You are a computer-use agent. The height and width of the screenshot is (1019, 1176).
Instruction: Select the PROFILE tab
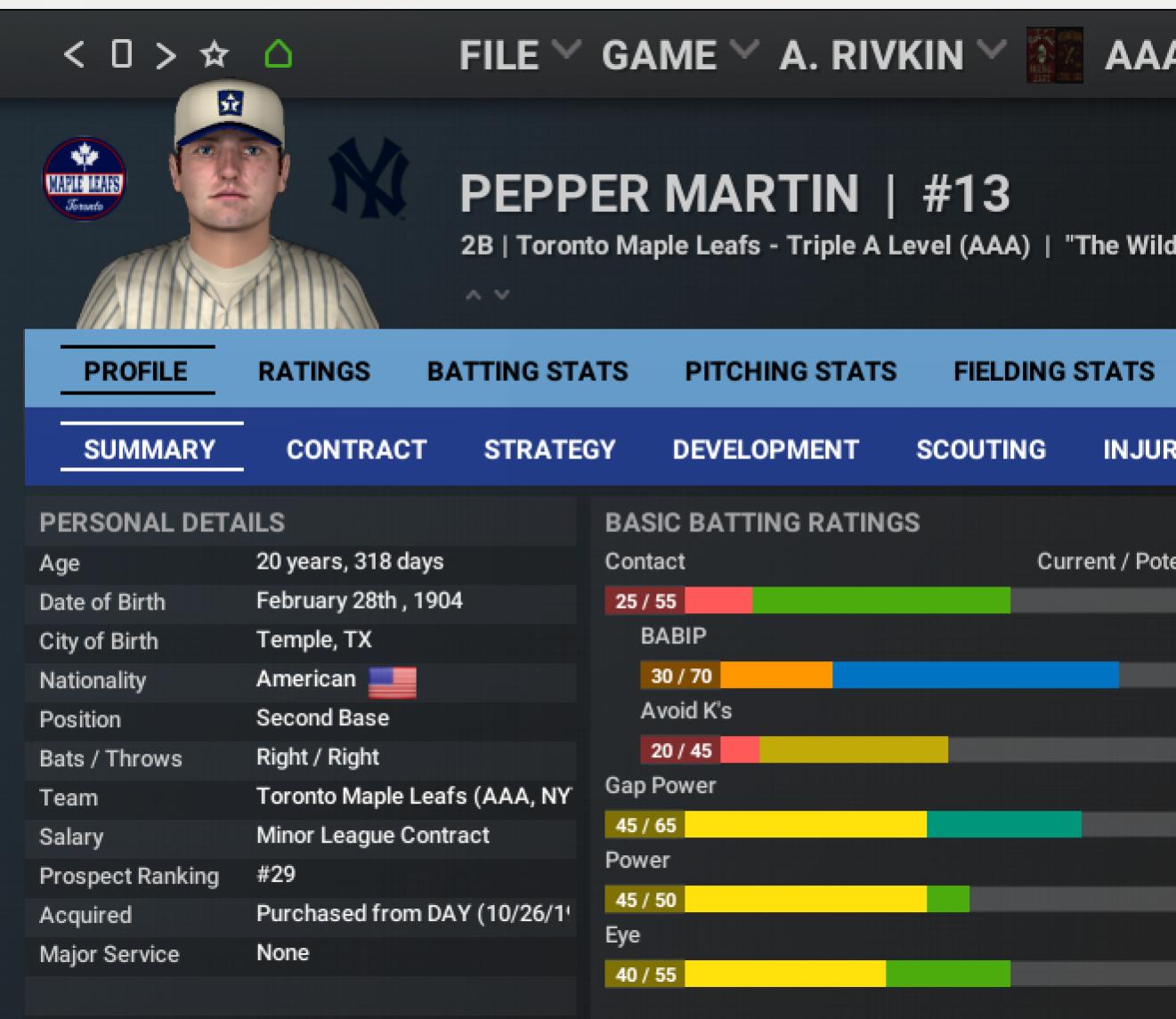136,371
